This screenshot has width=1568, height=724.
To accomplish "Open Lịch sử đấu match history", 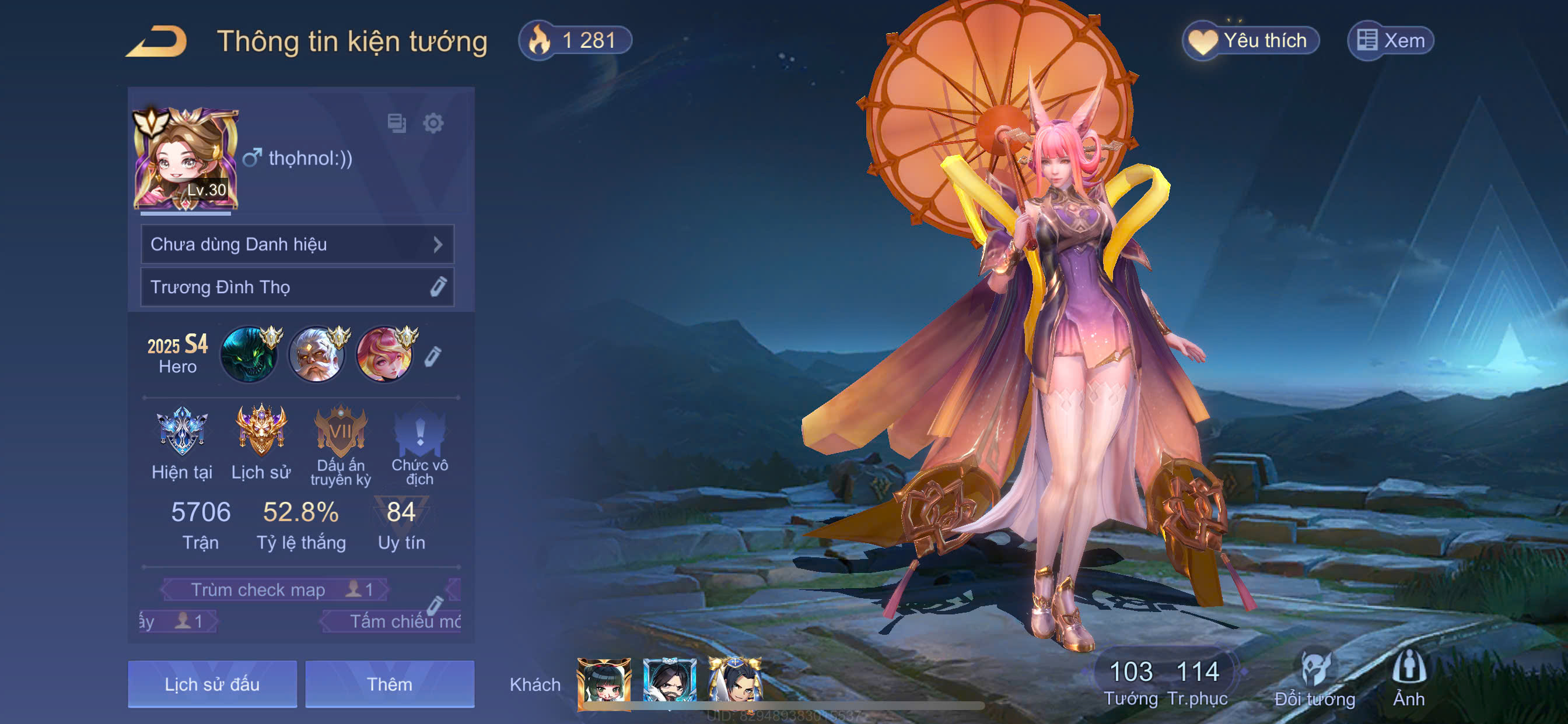I will pos(212,684).
